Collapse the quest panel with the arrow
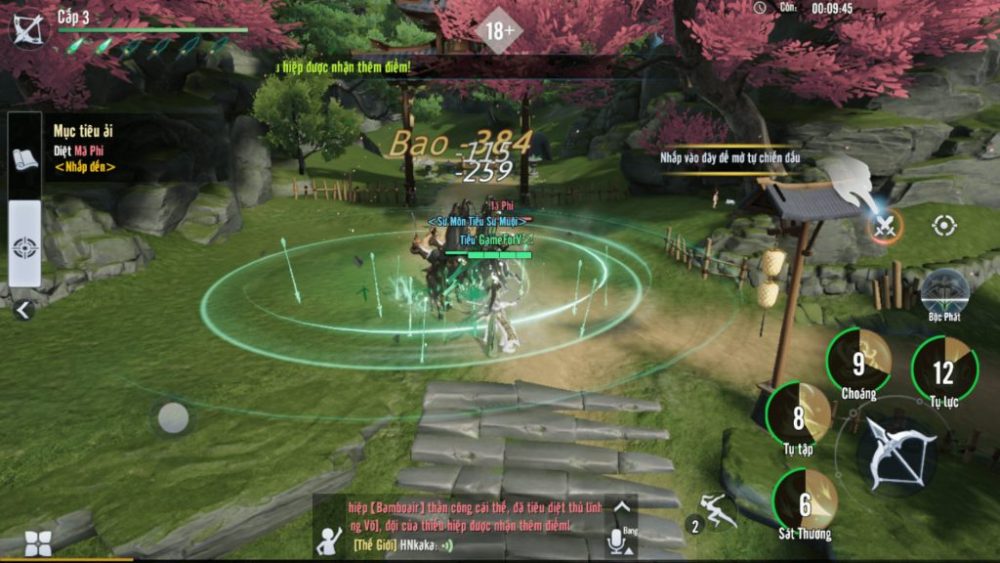The width and height of the screenshot is (1000, 563). 24,310
